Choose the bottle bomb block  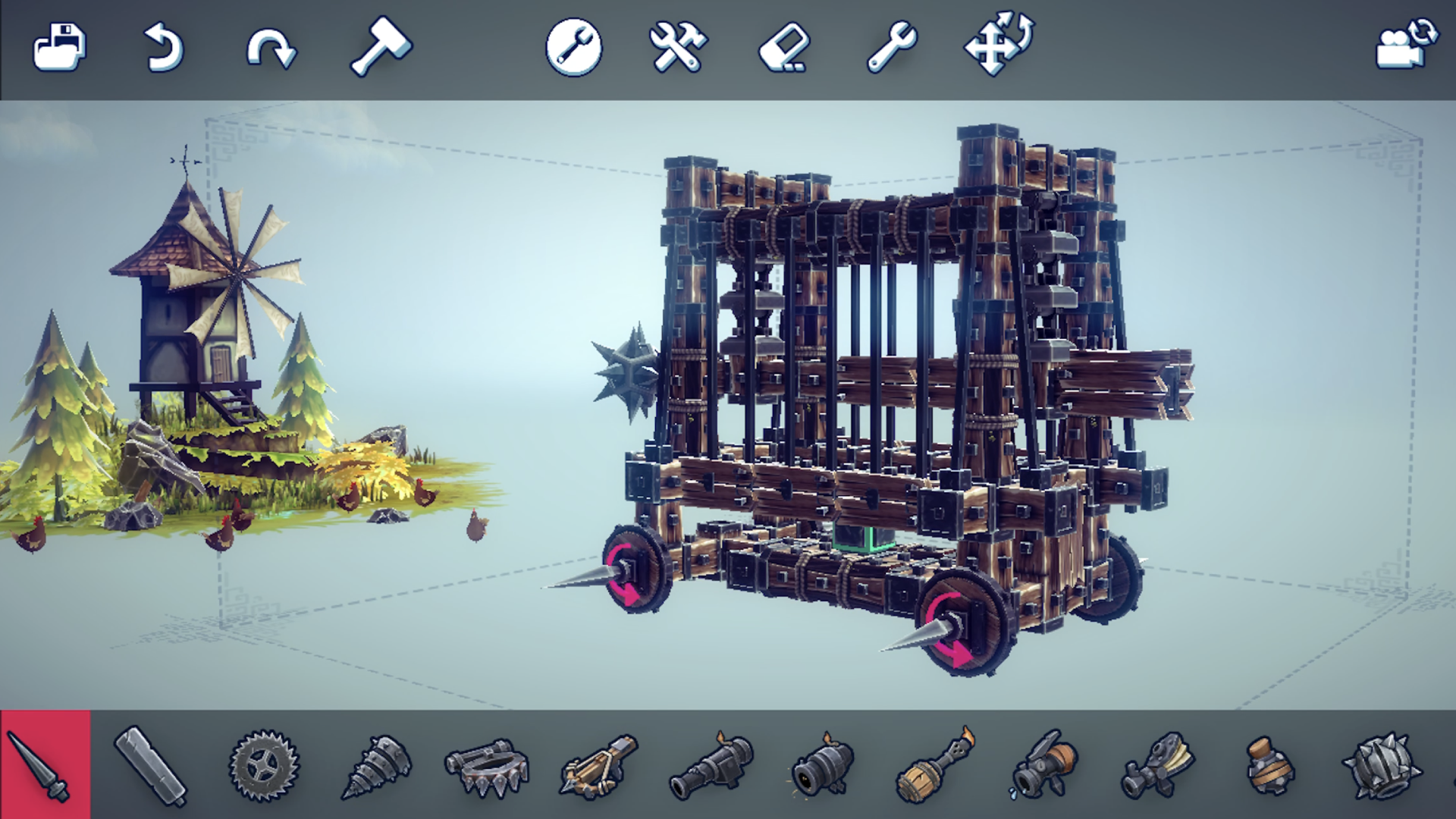pos(1269,767)
